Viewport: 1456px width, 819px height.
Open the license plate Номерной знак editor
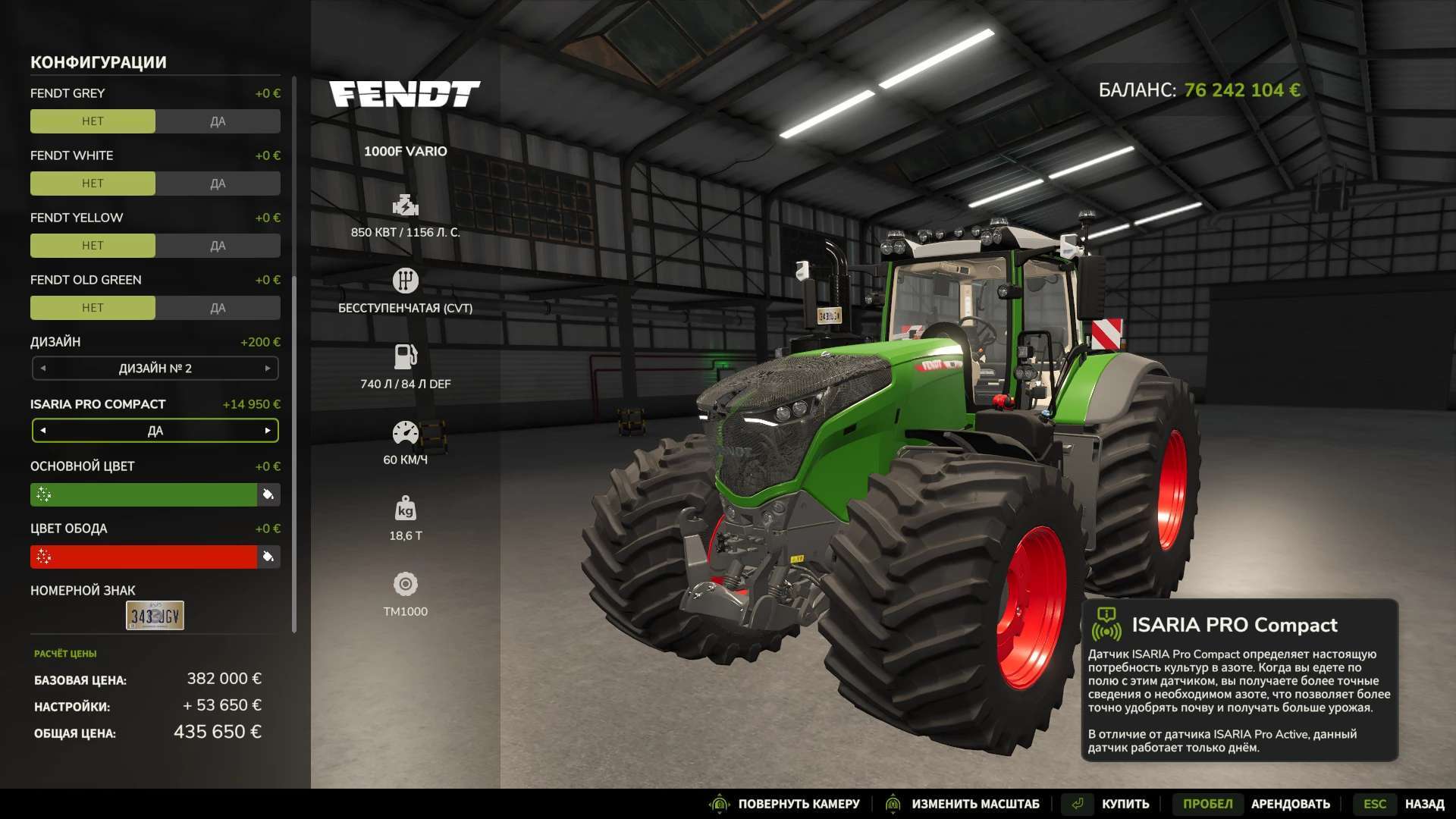[155, 616]
